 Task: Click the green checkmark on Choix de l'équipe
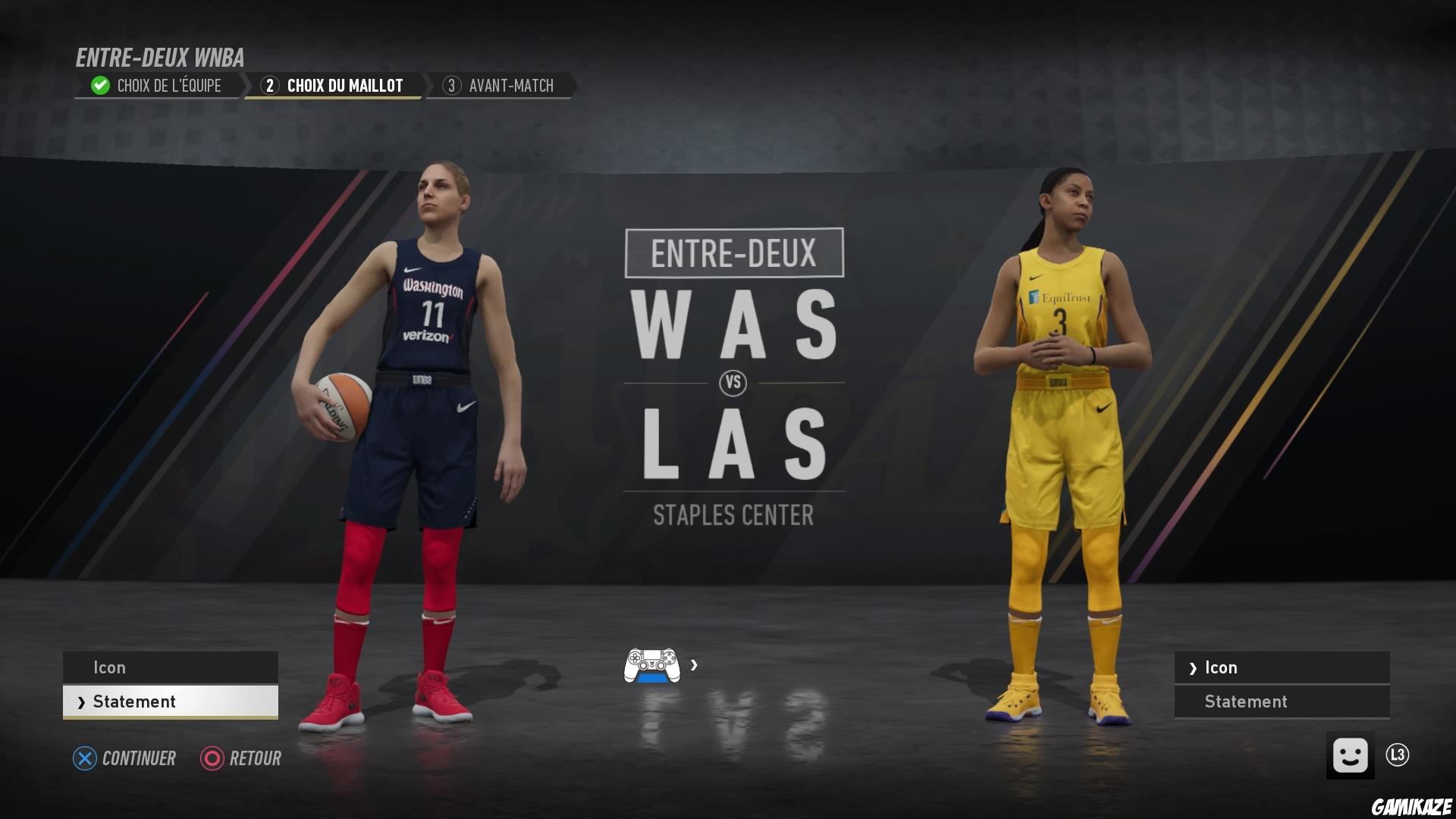pyautogui.click(x=99, y=85)
